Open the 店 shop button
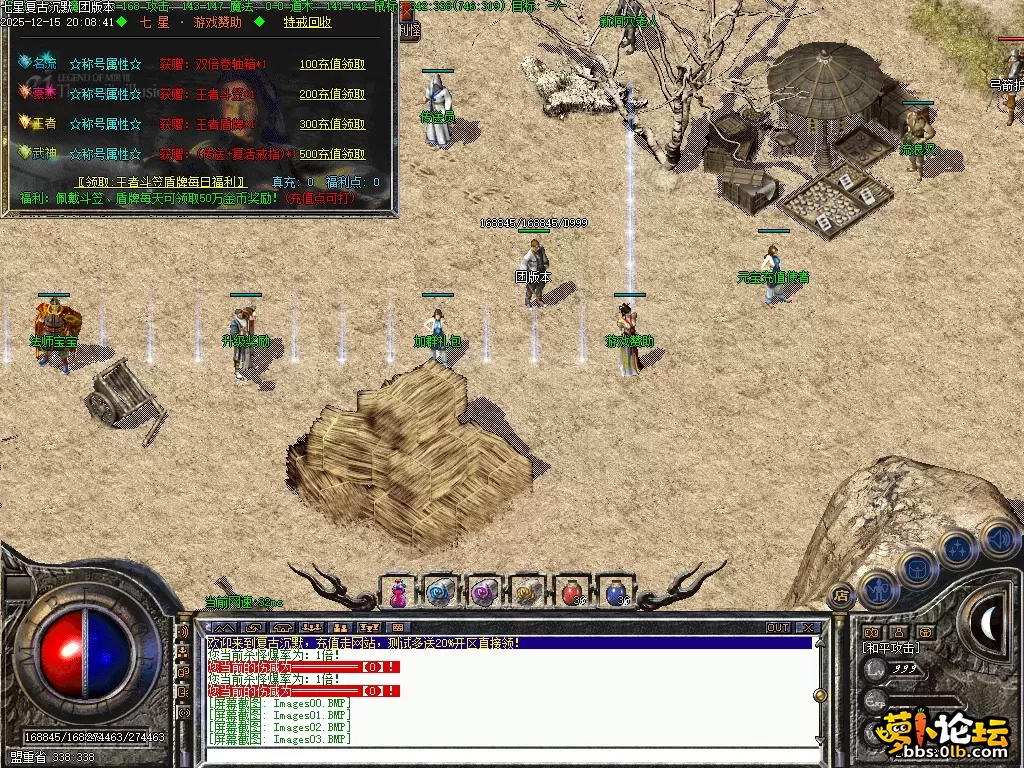Screen dimensions: 1024x768 click(842, 593)
